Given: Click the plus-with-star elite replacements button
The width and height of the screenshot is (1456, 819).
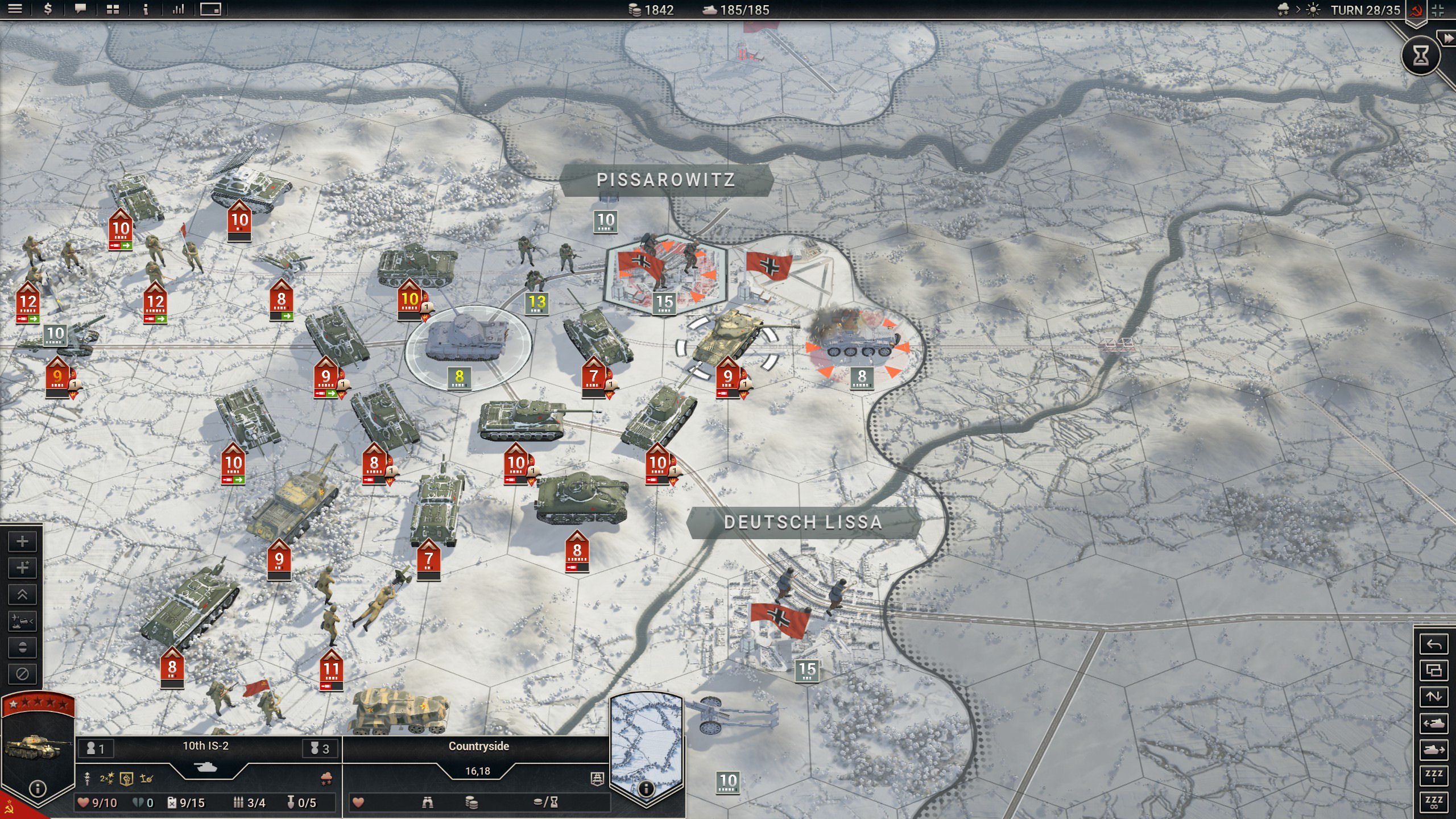Looking at the screenshot, I should (22, 568).
